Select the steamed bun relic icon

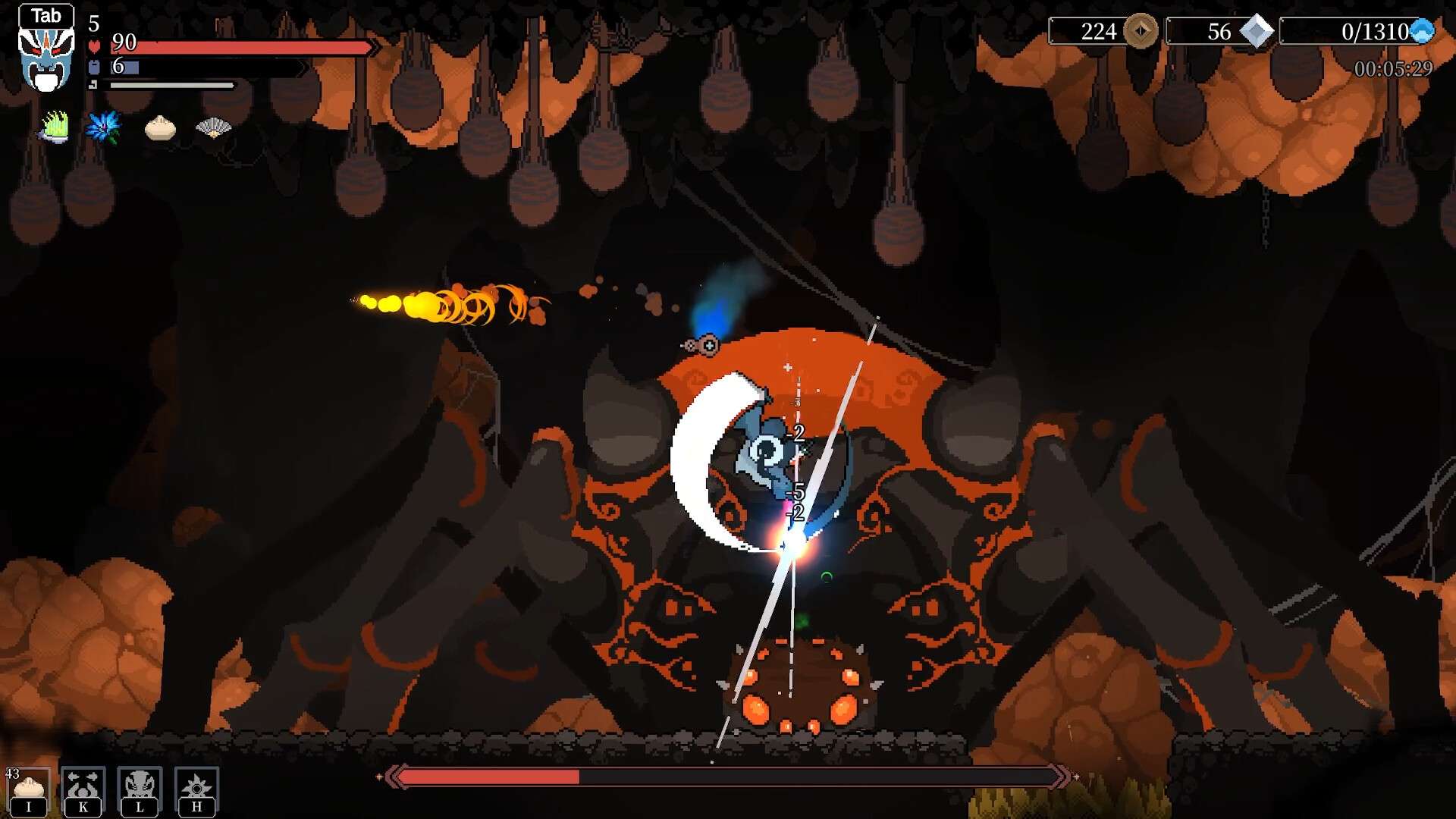tap(160, 128)
